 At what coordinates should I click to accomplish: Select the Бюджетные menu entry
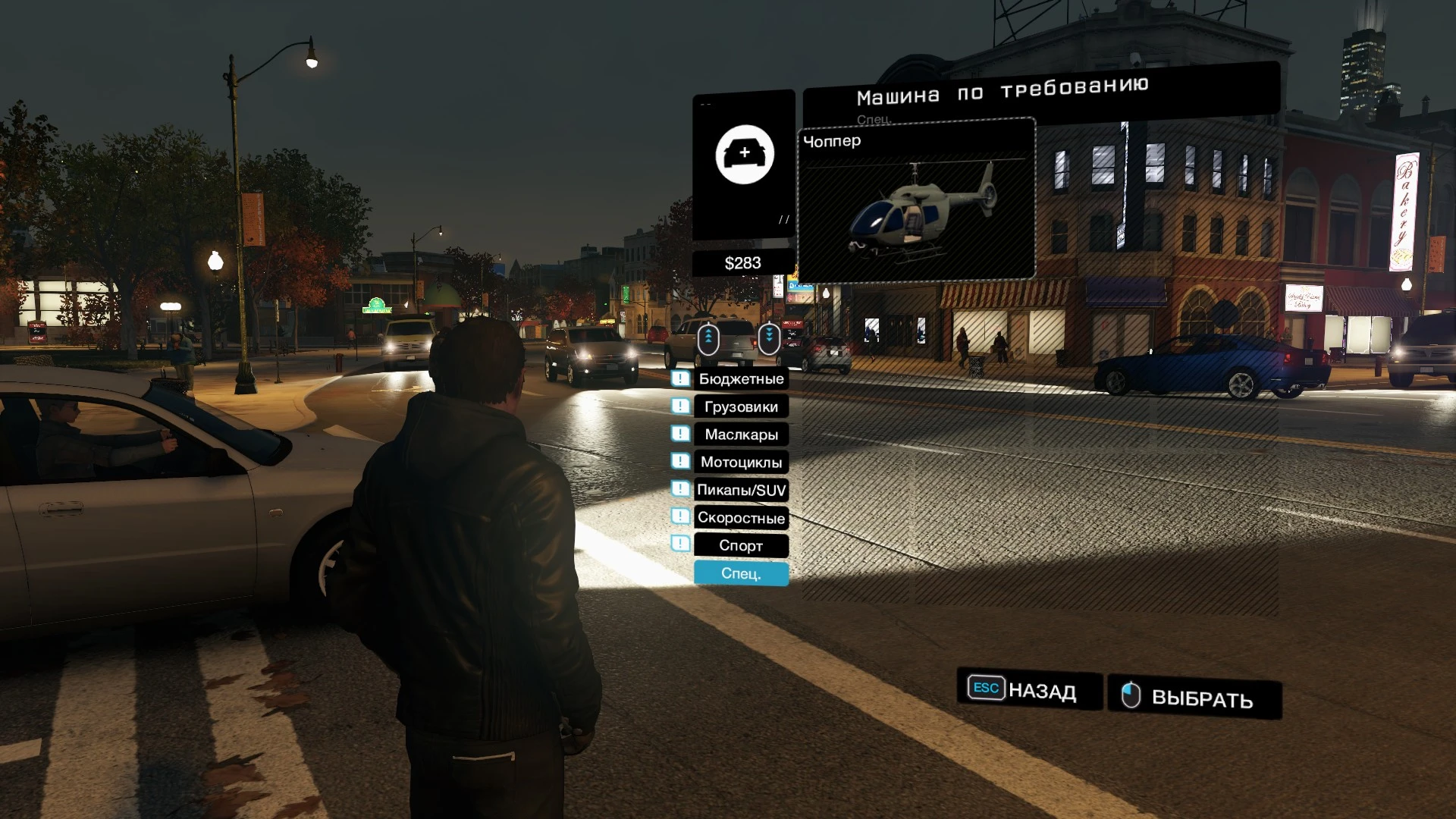pos(740,378)
